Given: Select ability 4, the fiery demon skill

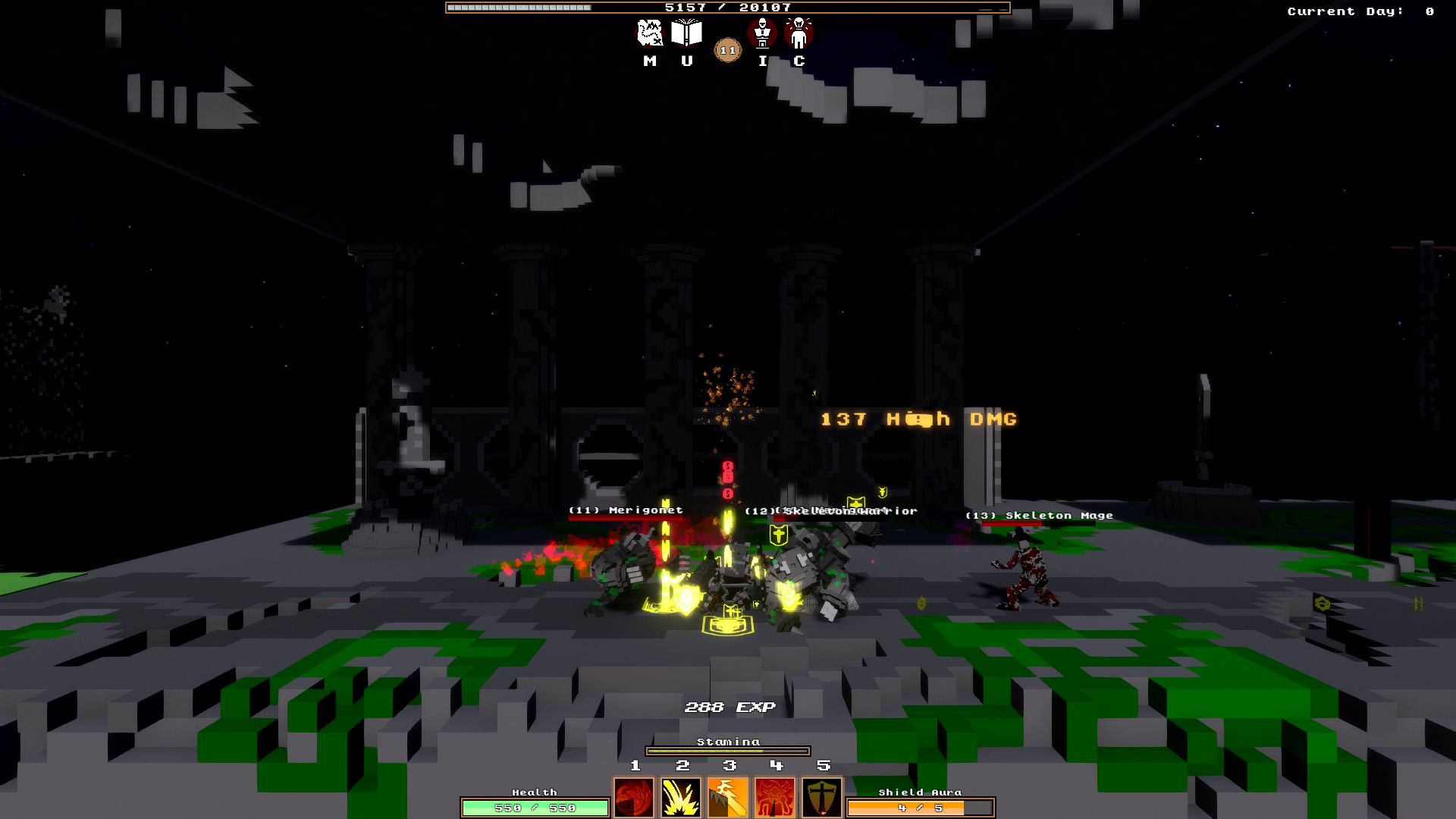Looking at the screenshot, I should click(x=774, y=797).
